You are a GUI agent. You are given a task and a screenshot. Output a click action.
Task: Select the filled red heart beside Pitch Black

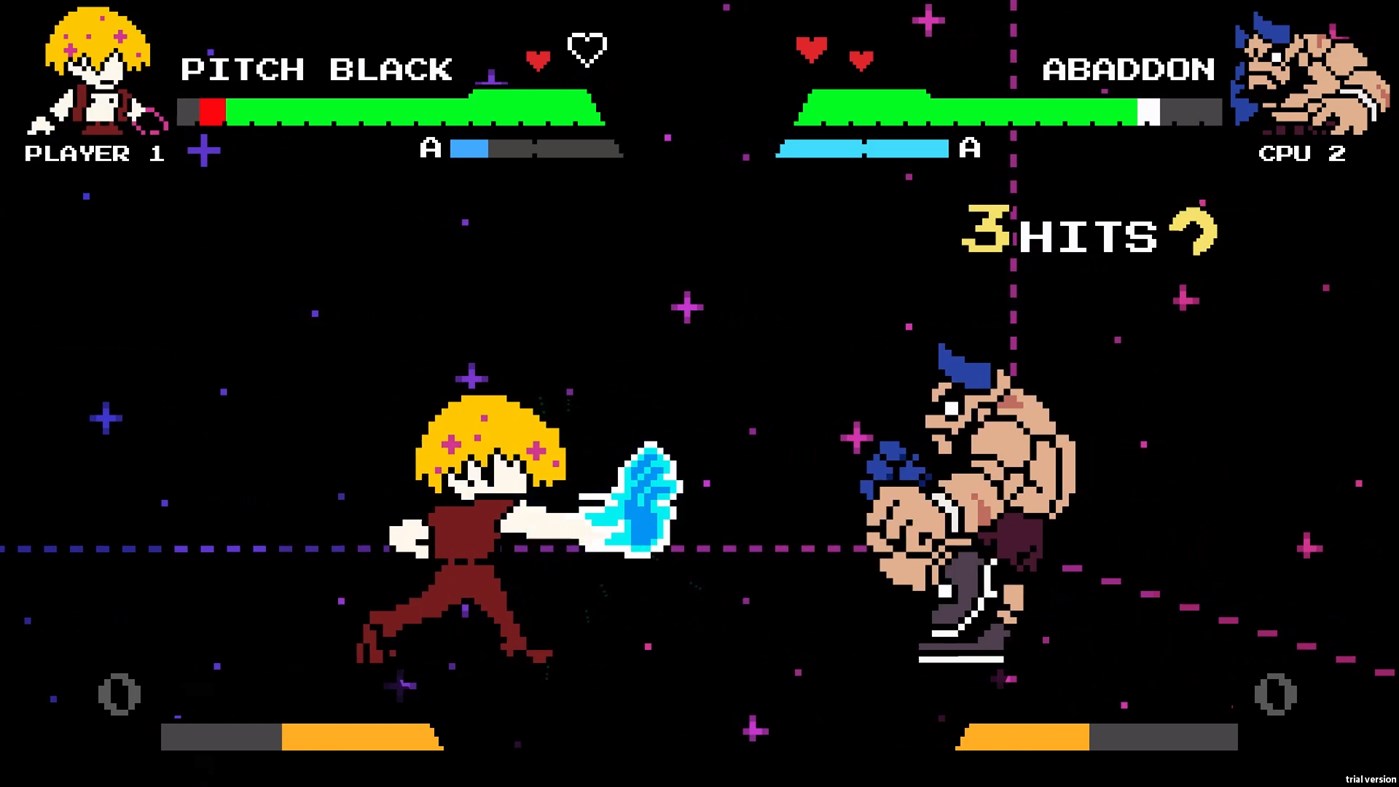click(x=538, y=60)
